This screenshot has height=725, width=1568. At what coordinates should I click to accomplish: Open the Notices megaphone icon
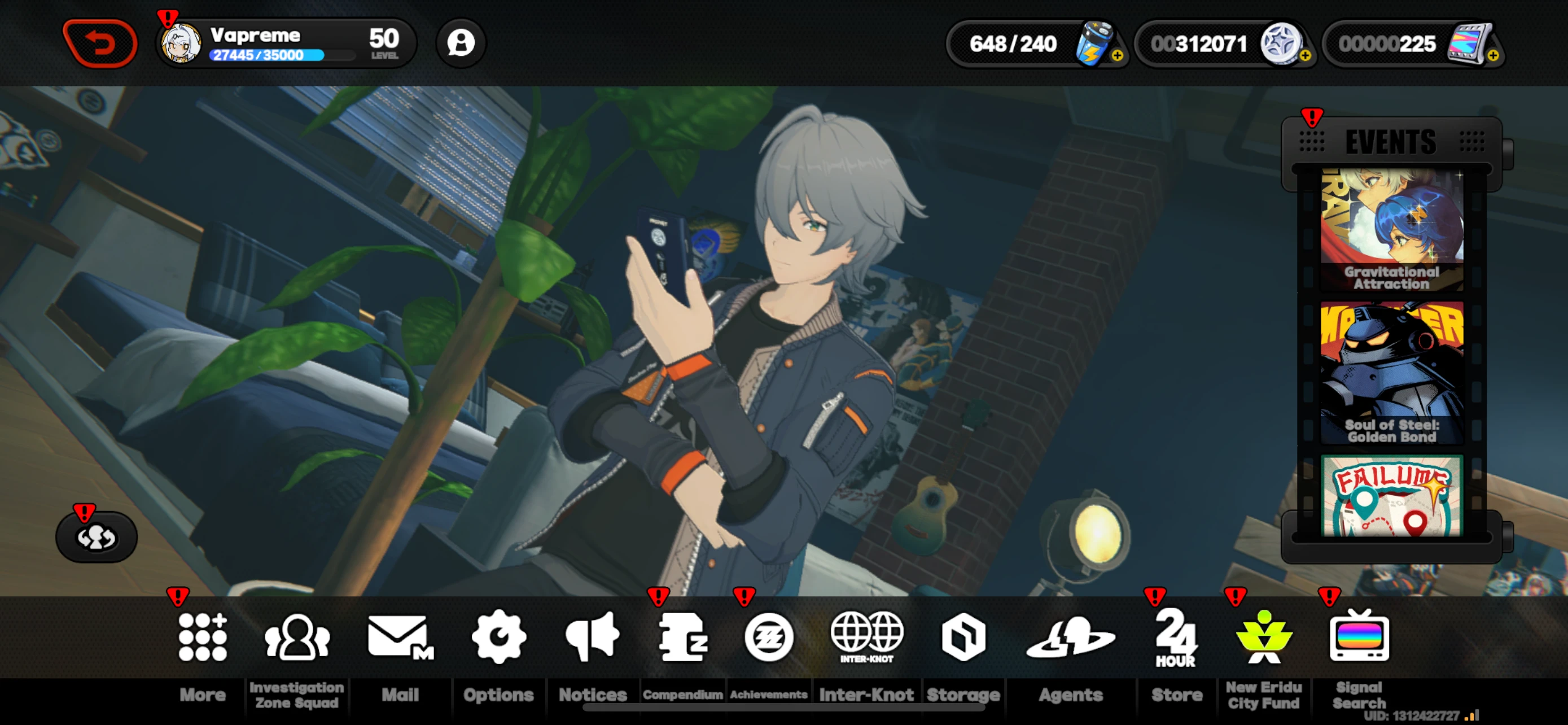point(593,637)
